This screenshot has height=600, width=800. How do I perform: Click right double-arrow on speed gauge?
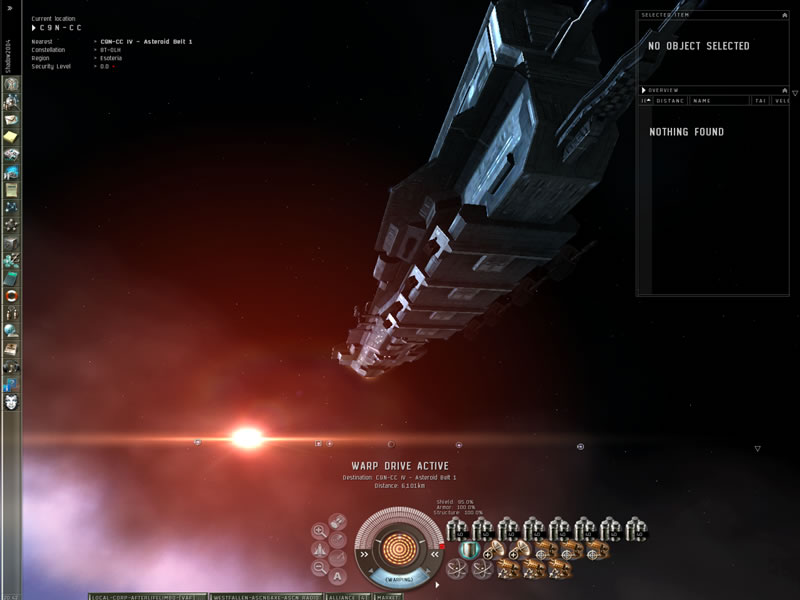[x=435, y=552]
